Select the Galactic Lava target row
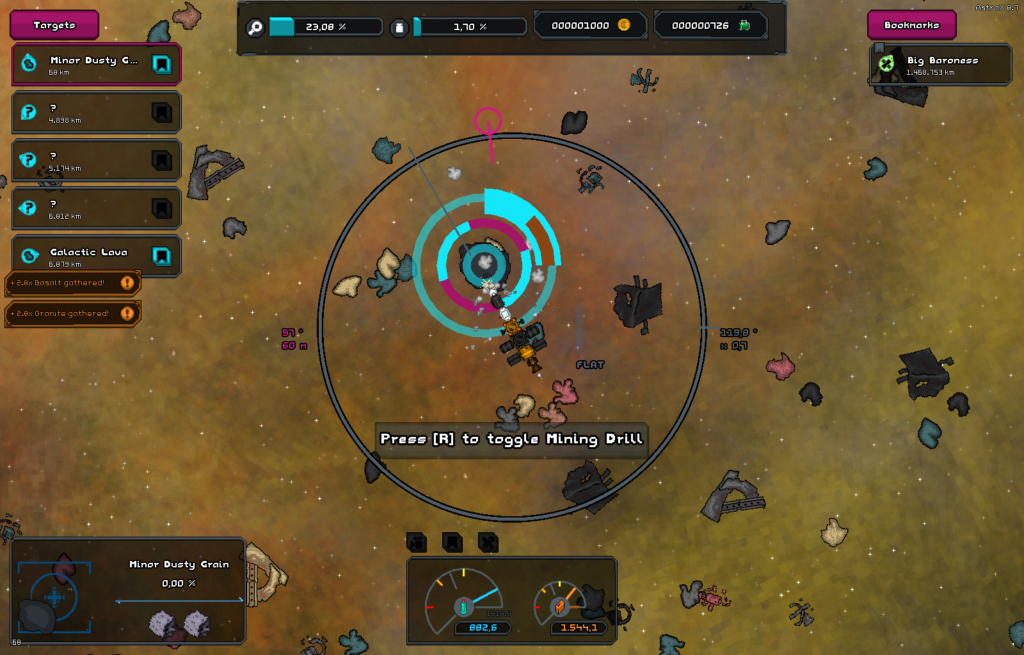1024x655 pixels. (x=82, y=256)
